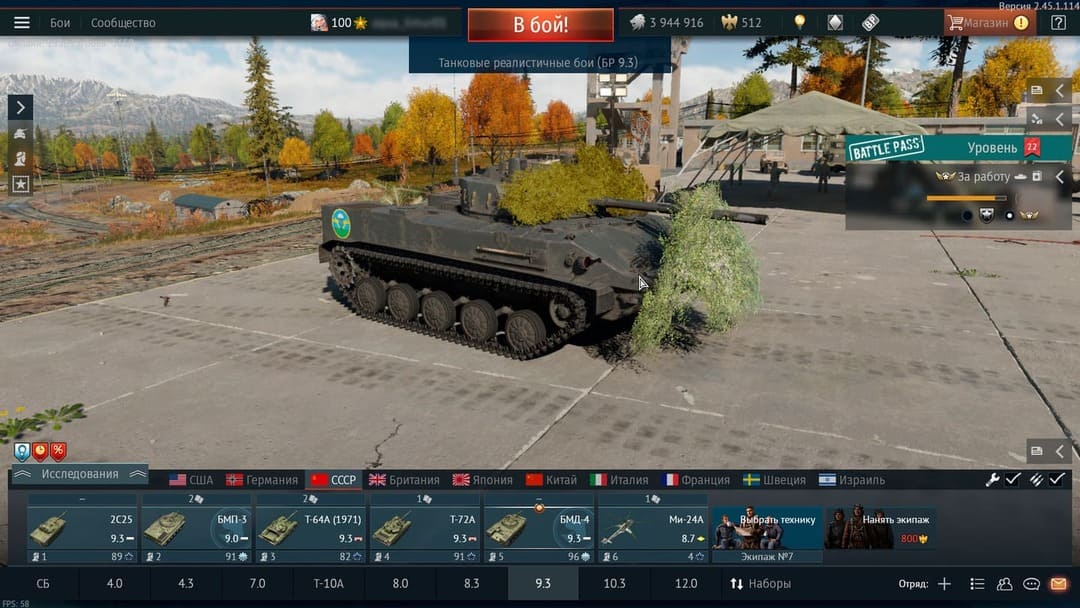
Task: Select the БМП-3 vehicle slot
Action: tap(197, 528)
